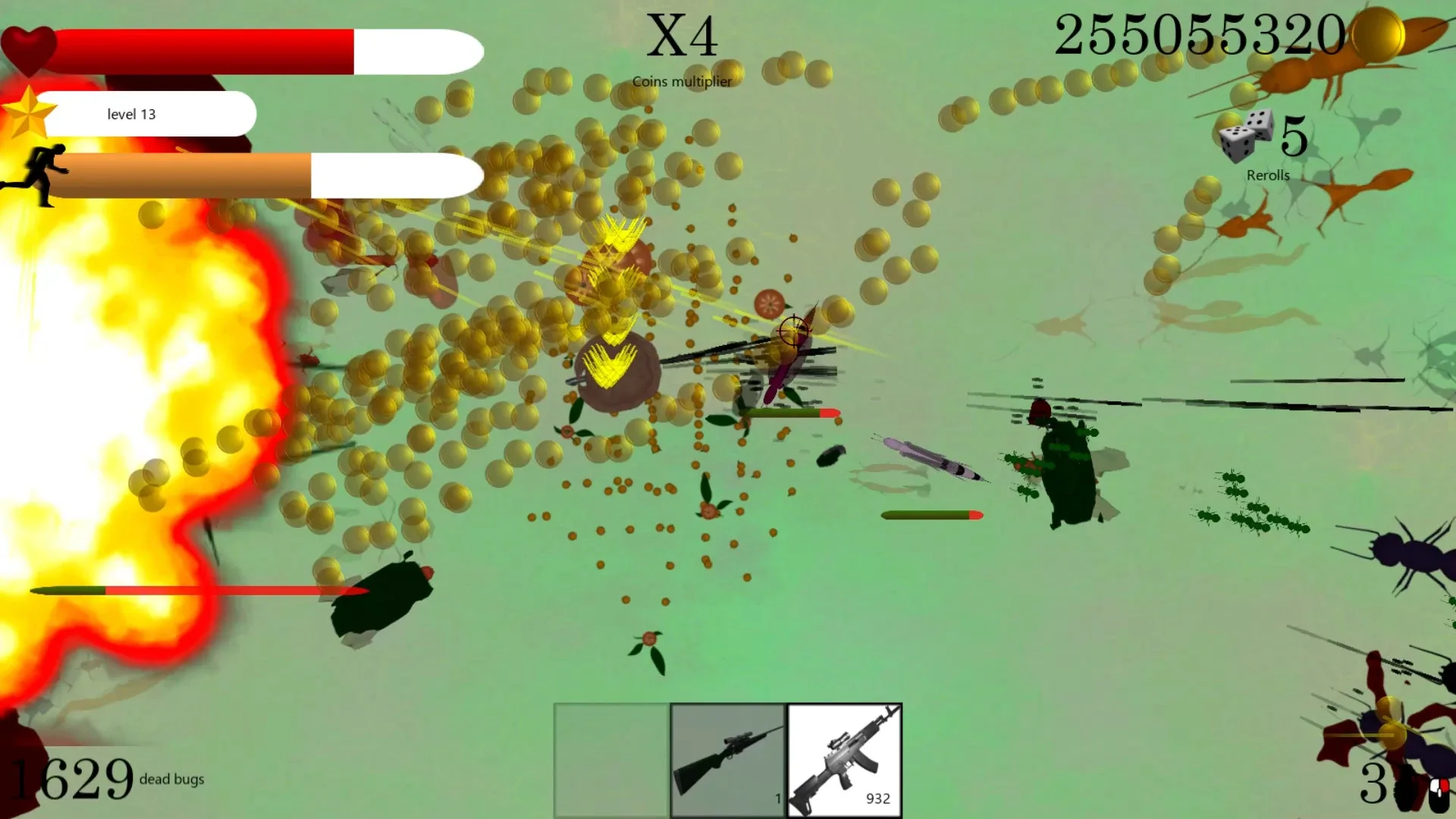This screenshot has height=819, width=1456.
Task: Open the weapon inventory bar details
Action: tap(726, 760)
